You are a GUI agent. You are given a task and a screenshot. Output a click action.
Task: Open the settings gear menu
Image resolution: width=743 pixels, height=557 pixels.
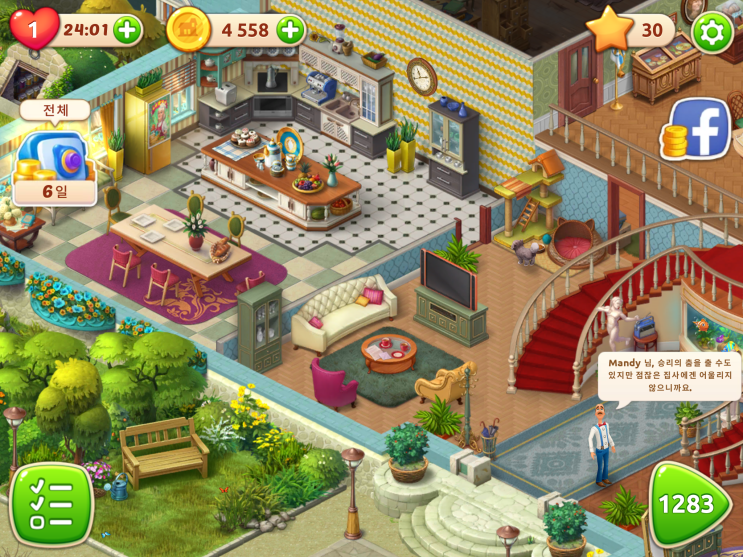click(712, 33)
